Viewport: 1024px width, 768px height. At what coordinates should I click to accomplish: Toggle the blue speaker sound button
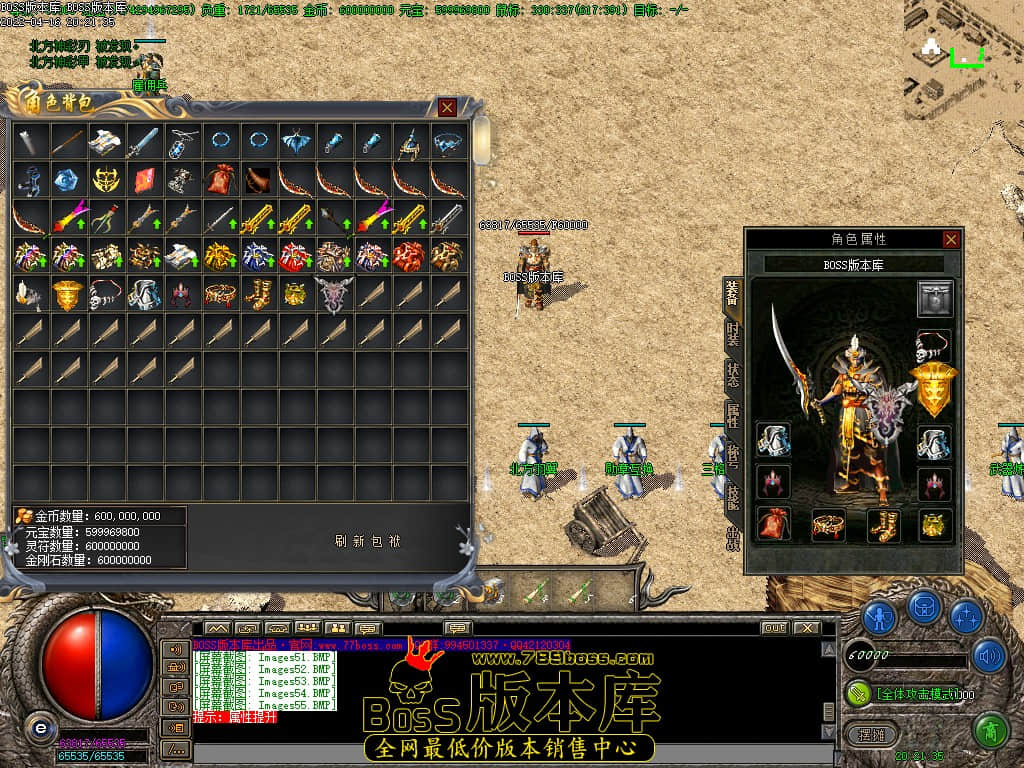988,655
